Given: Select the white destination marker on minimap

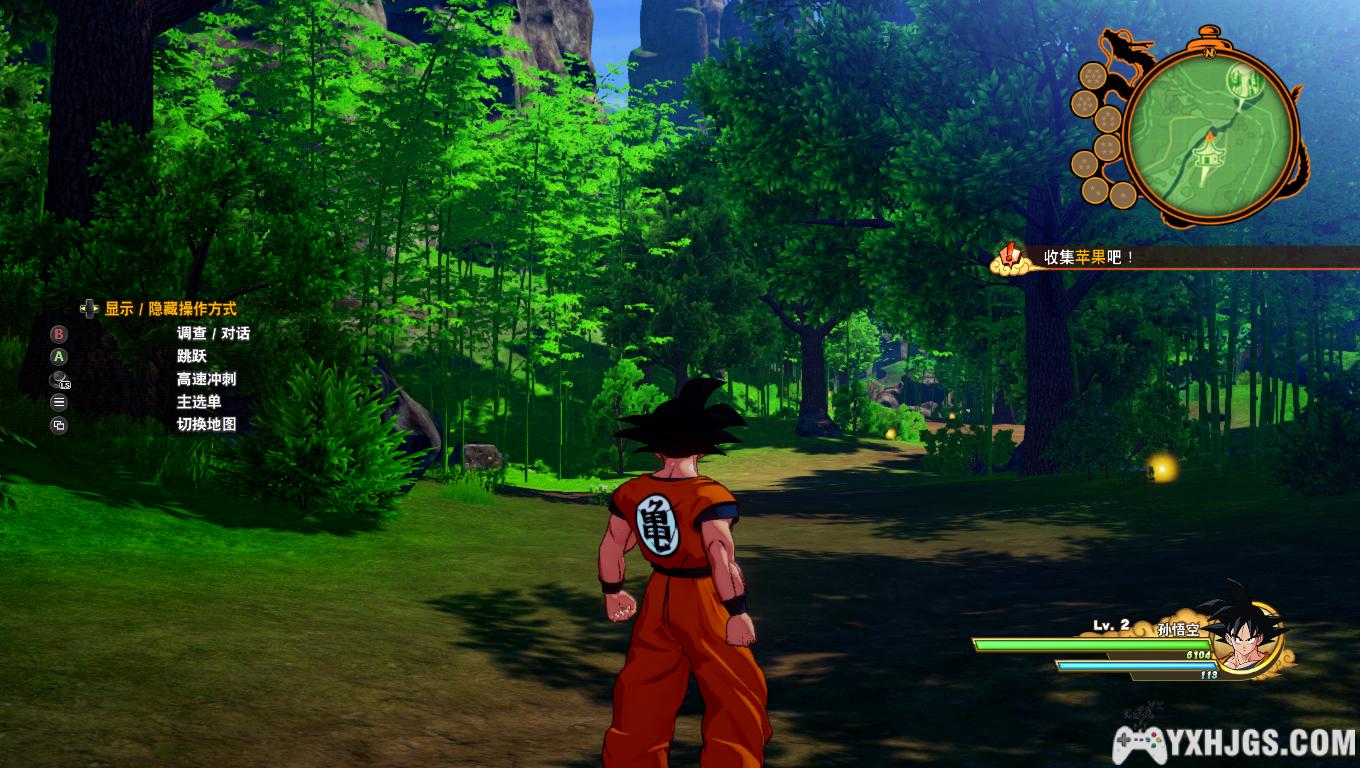Looking at the screenshot, I should [x=1243, y=81].
